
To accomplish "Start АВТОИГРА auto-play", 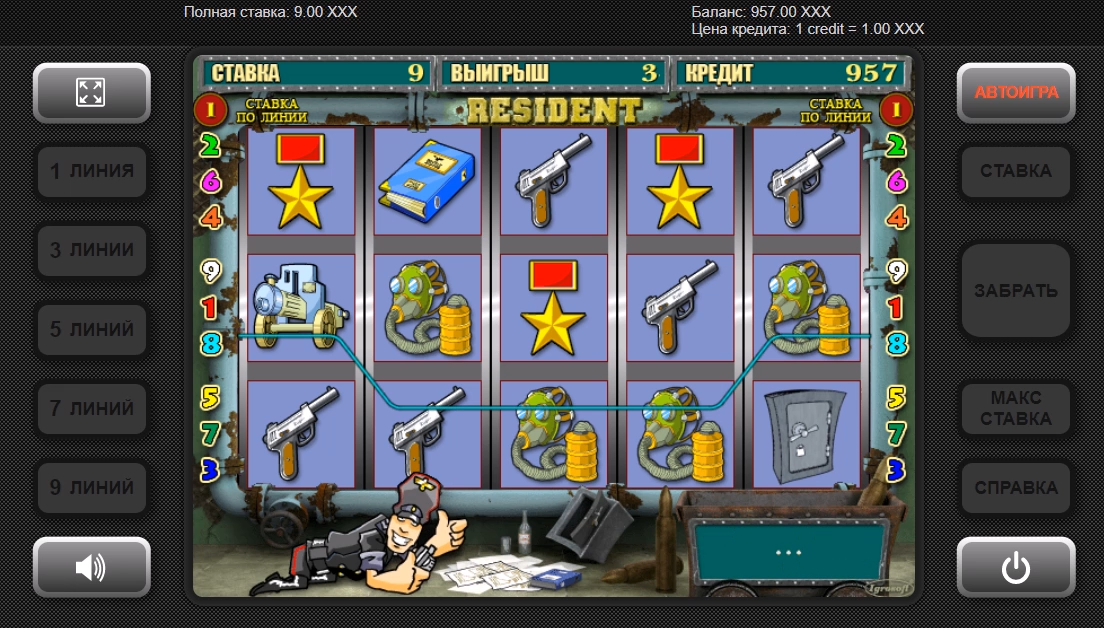I will (x=1016, y=93).
